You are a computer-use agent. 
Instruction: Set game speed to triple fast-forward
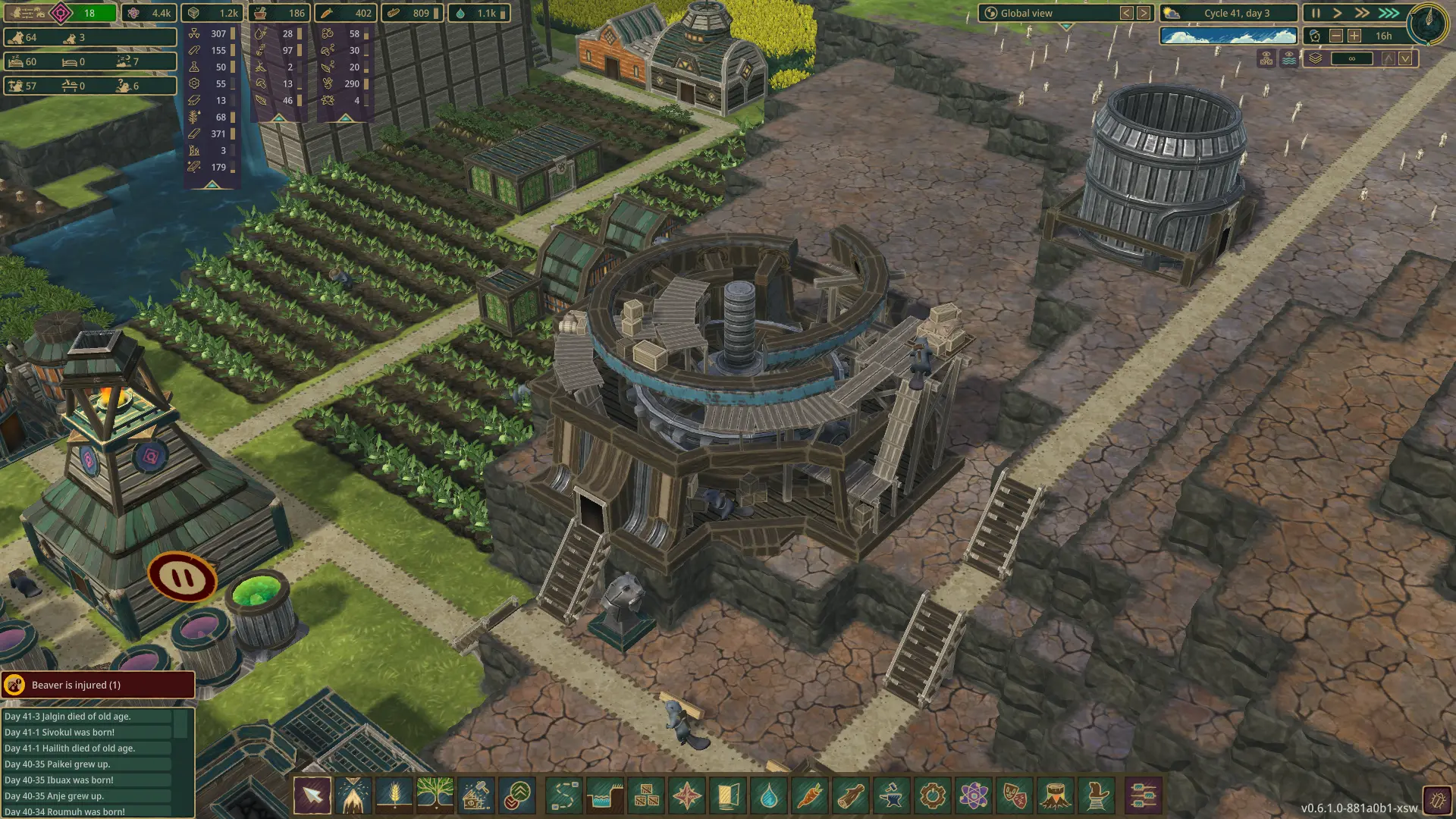click(1389, 13)
